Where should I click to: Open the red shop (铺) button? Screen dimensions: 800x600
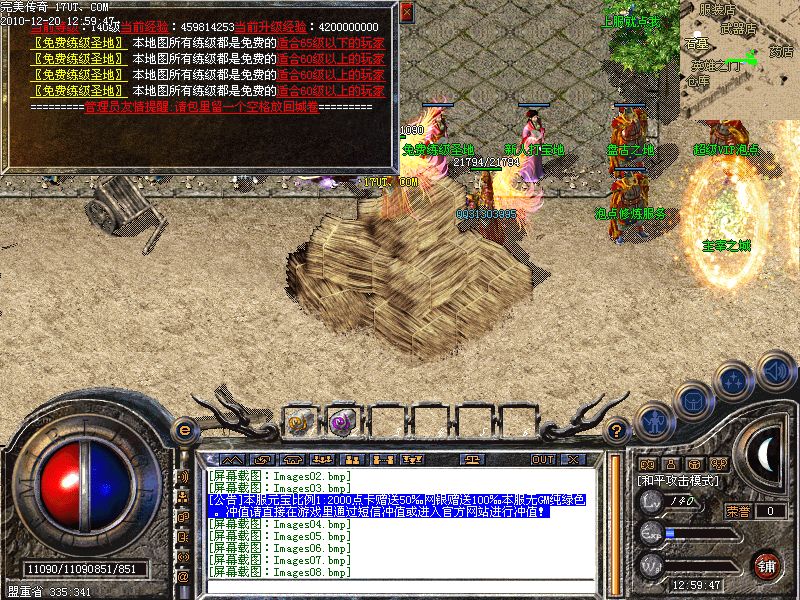[x=767, y=566]
